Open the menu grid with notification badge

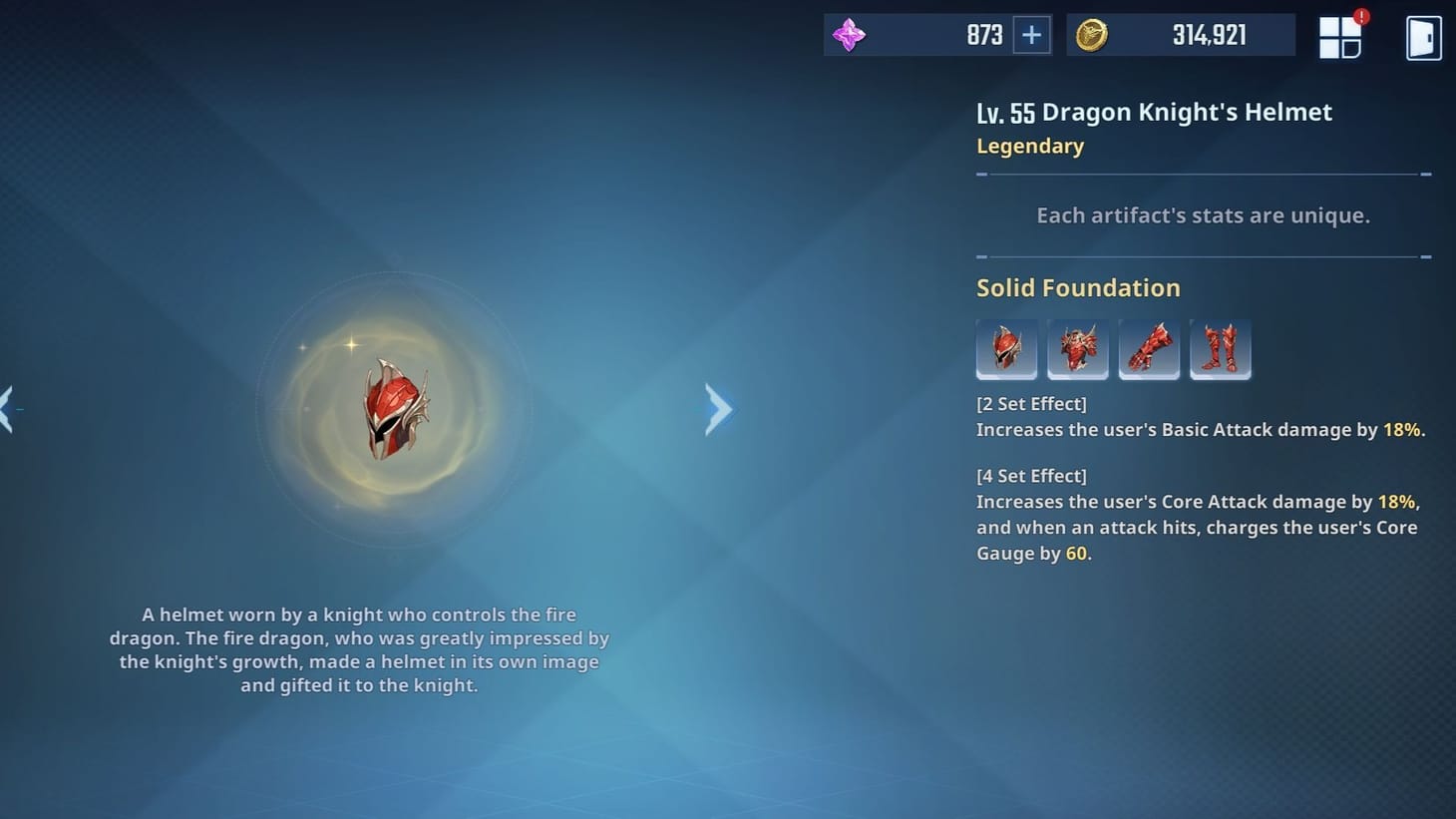click(x=1340, y=36)
